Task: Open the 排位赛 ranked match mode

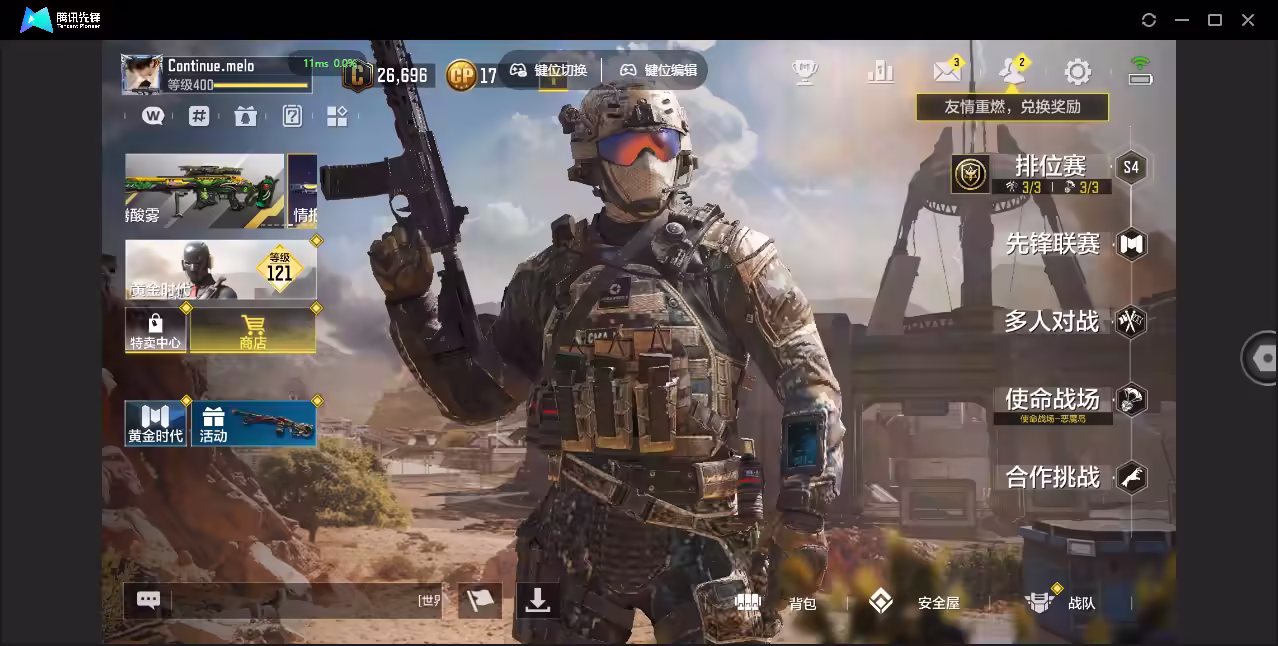Action: pos(1050,166)
